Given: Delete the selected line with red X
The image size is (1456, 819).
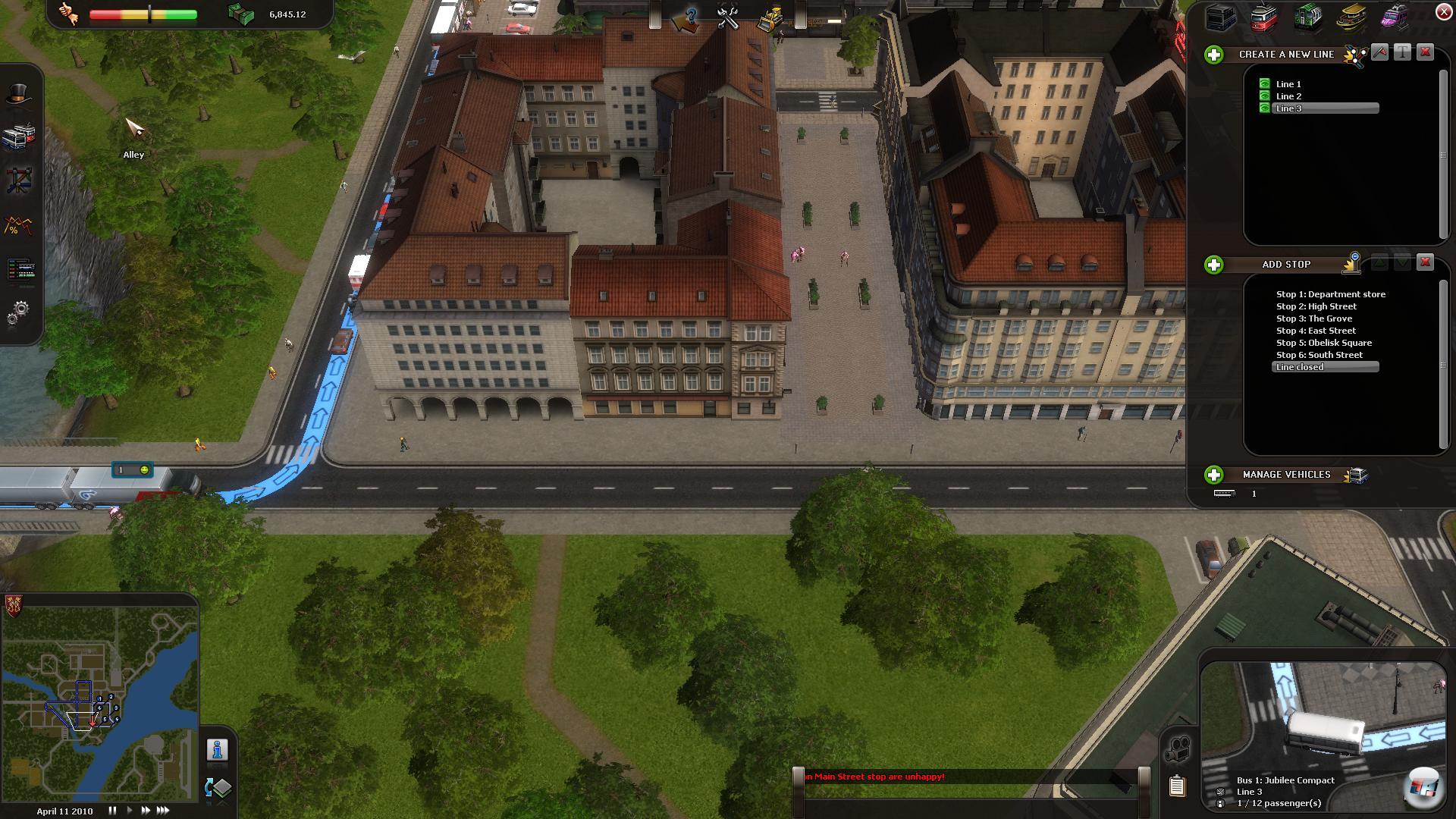Looking at the screenshot, I should (1426, 52).
